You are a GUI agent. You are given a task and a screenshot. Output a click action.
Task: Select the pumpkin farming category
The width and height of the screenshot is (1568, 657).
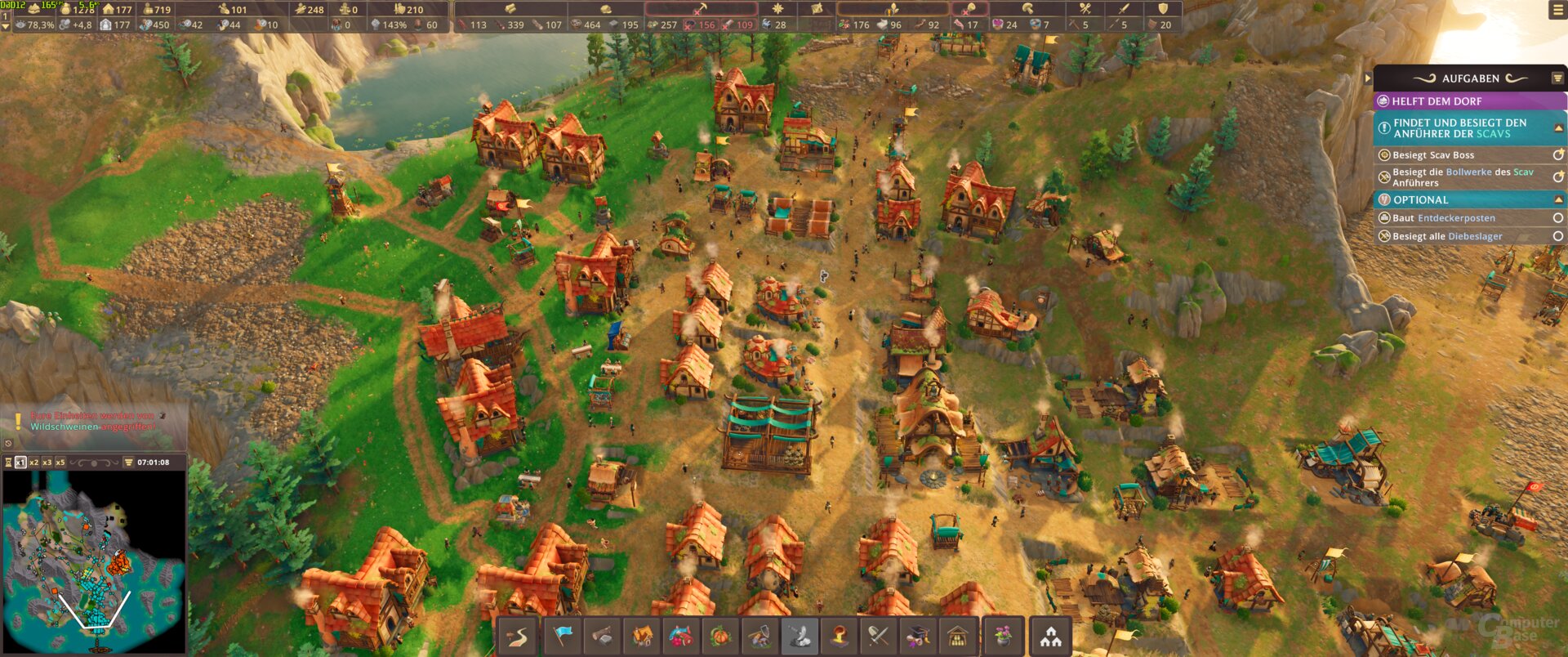click(x=720, y=636)
